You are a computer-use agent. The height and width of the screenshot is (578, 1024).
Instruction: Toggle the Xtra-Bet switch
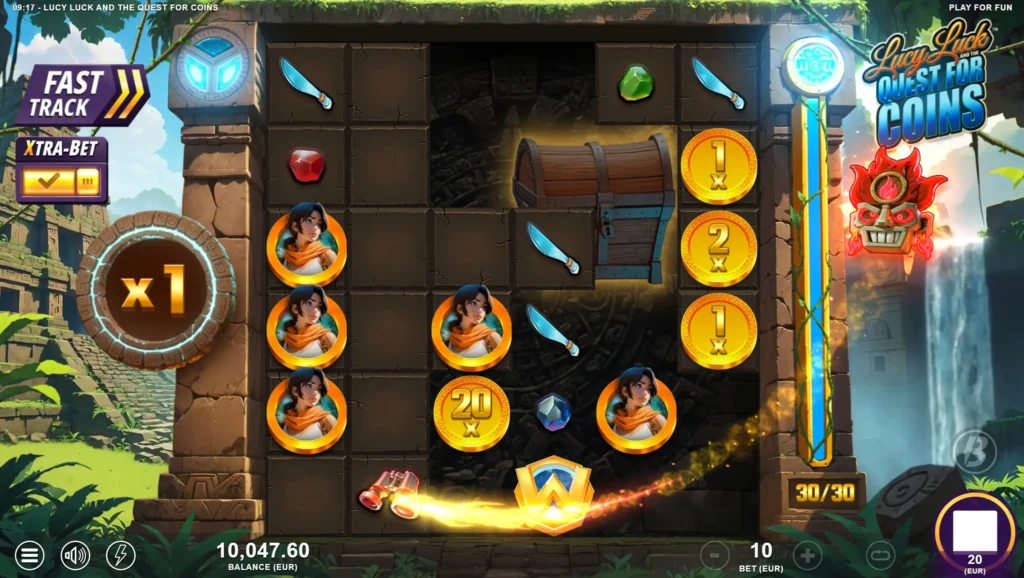[61, 181]
